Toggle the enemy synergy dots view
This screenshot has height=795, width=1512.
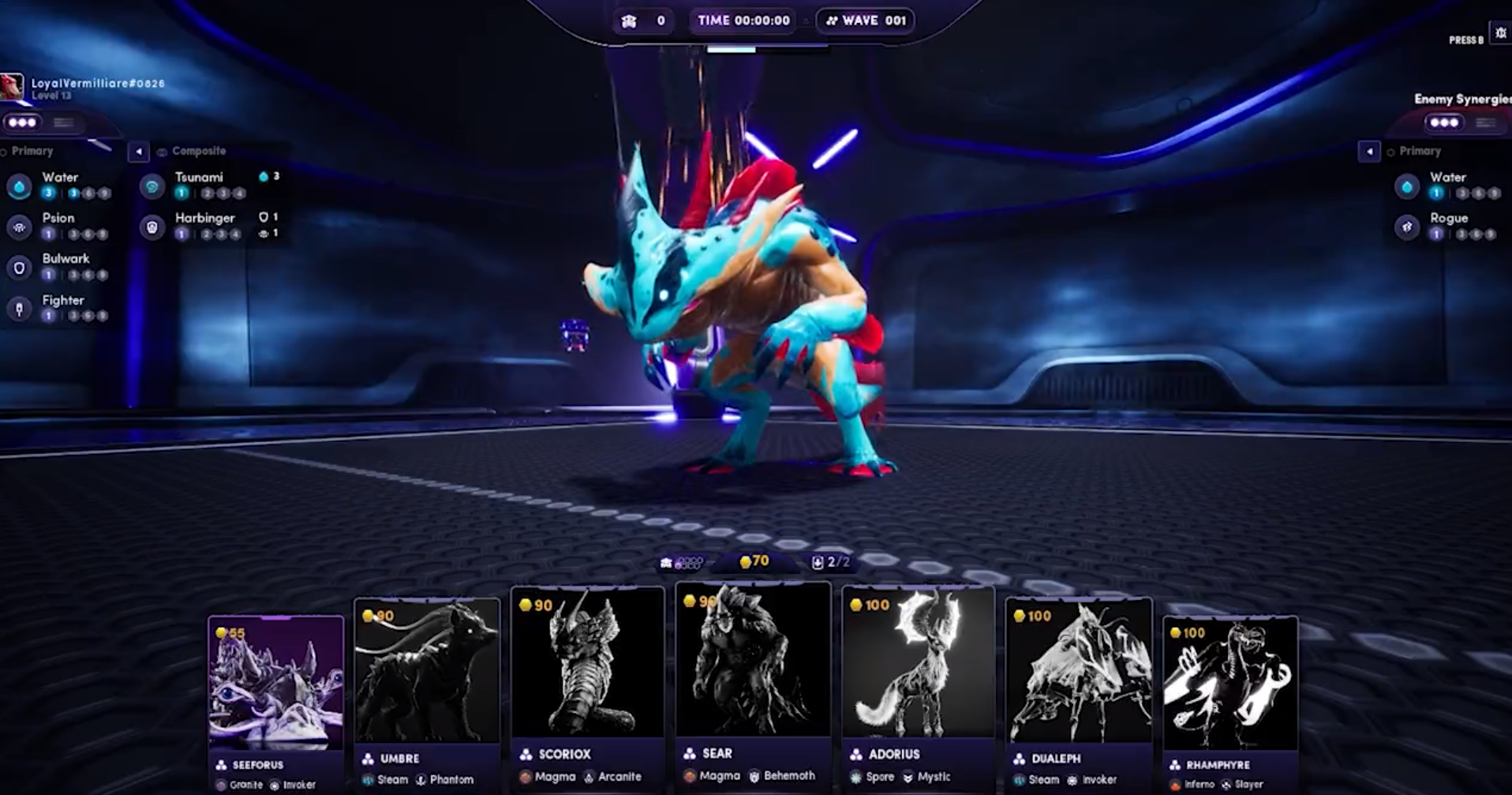(x=1444, y=122)
